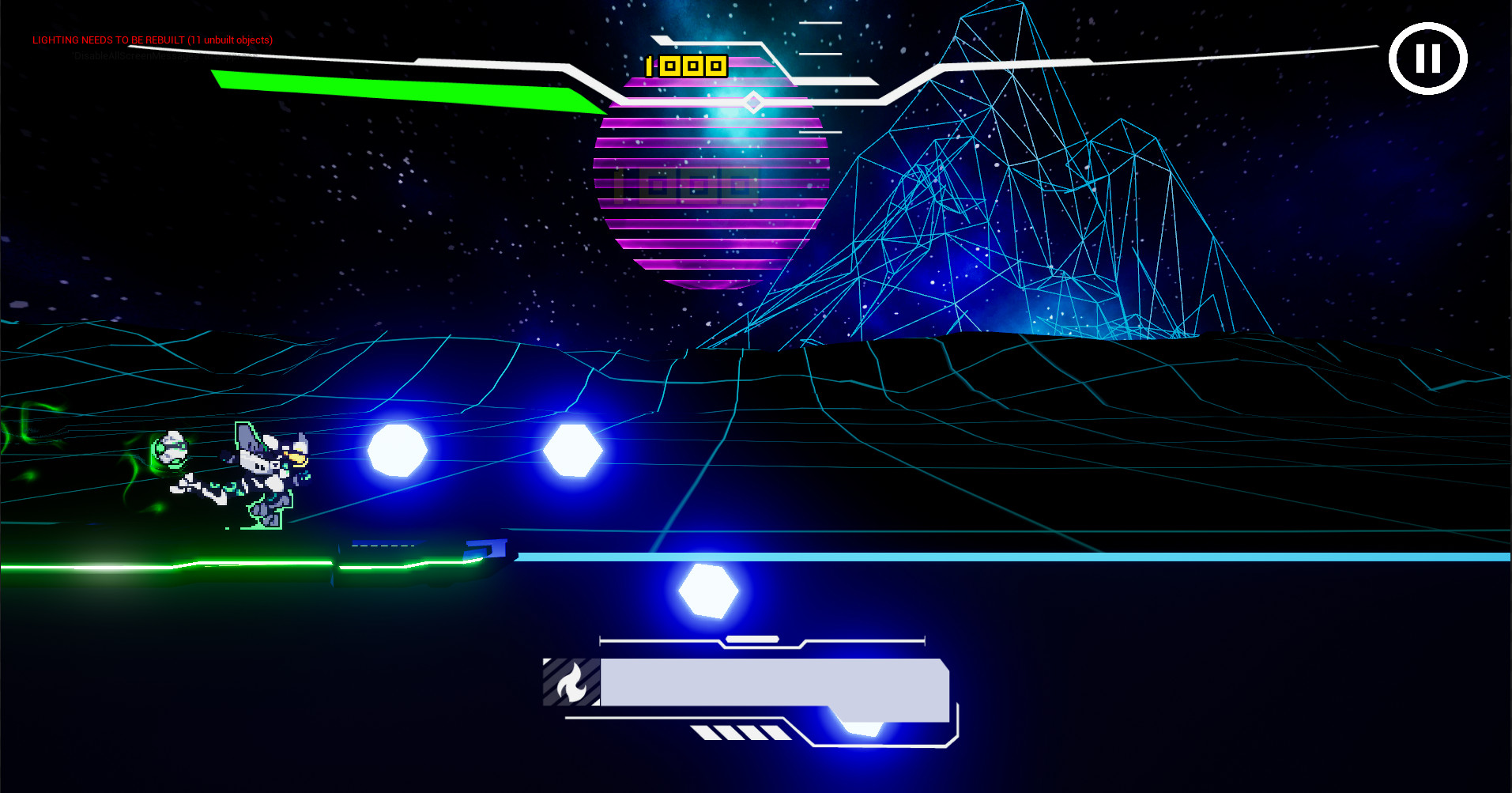Click the red LIGHTING NEEDS TO BE REBUILT warning
Viewport: 1512px width, 793px height.
tap(152, 39)
